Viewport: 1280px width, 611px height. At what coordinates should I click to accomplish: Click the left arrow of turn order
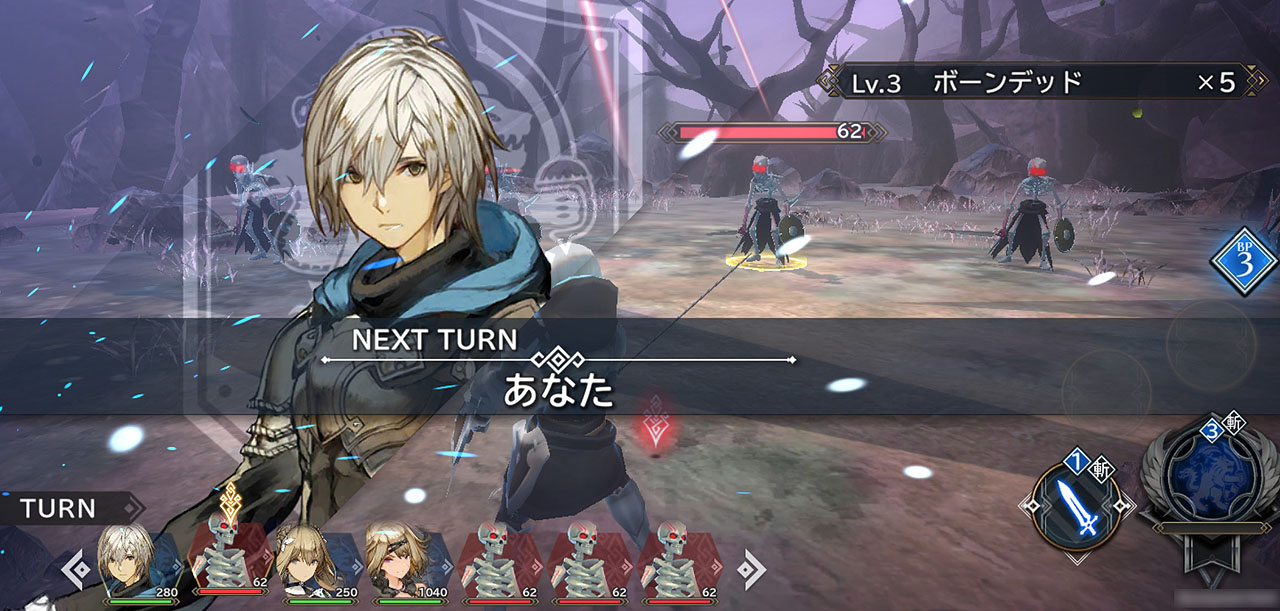tap(73, 570)
